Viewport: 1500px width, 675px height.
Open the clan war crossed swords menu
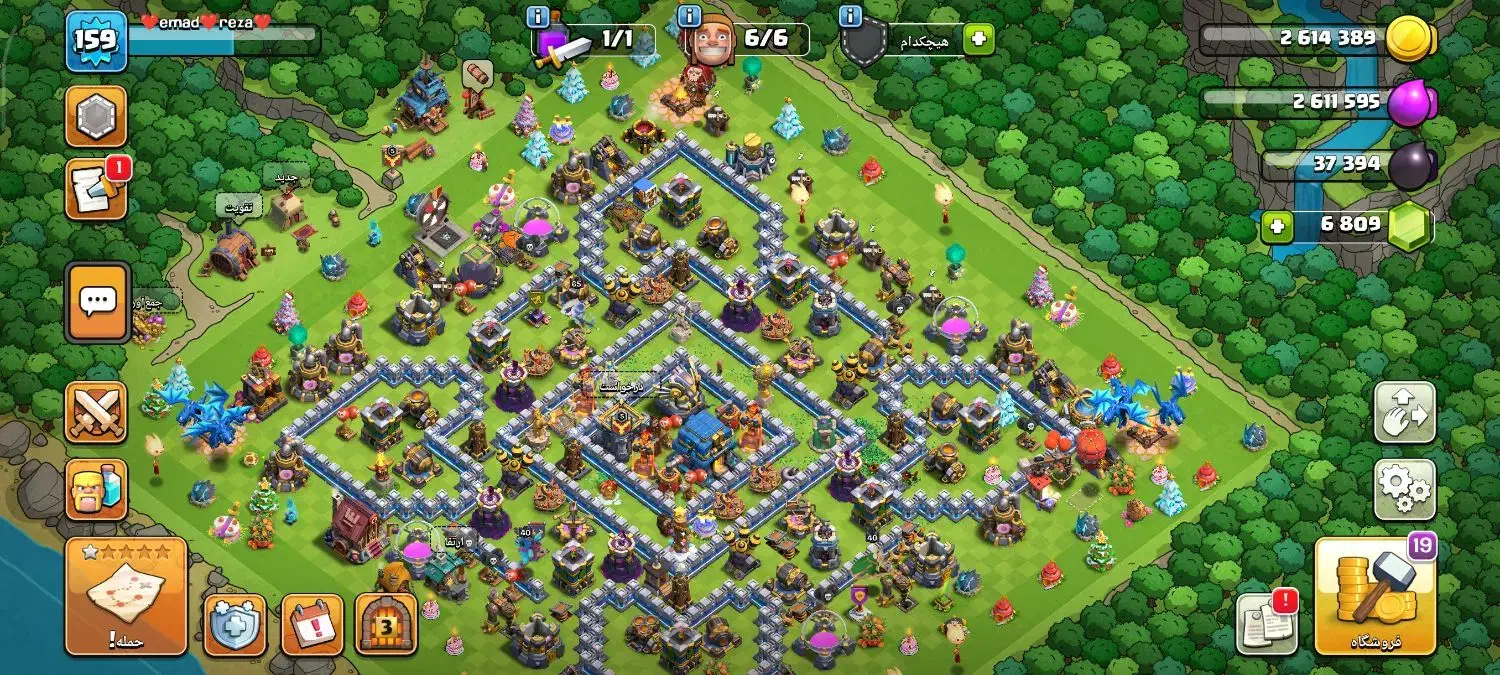[x=96, y=412]
